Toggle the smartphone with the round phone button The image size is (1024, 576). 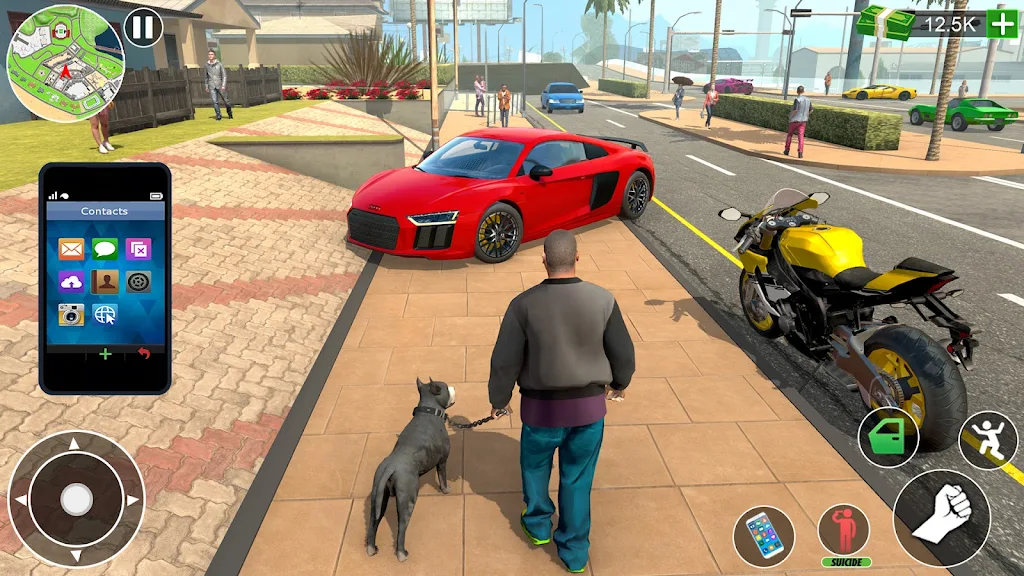[763, 536]
